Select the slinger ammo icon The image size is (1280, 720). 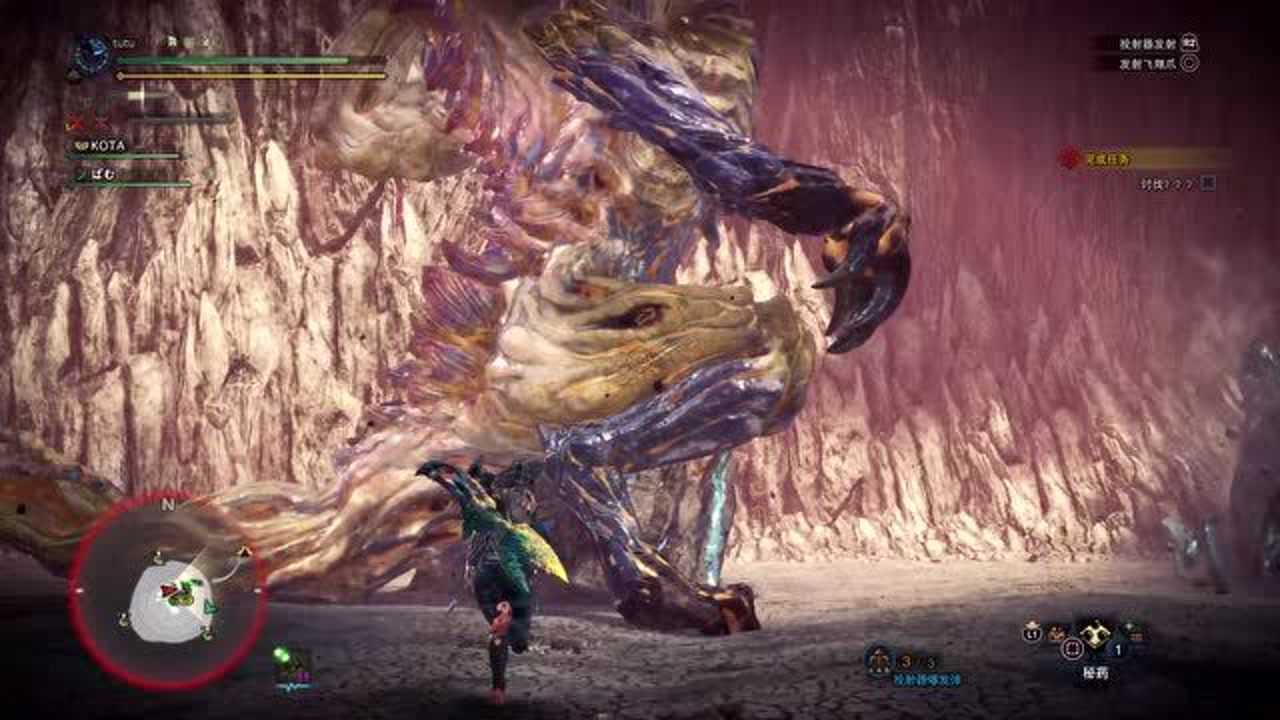tap(879, 659)
